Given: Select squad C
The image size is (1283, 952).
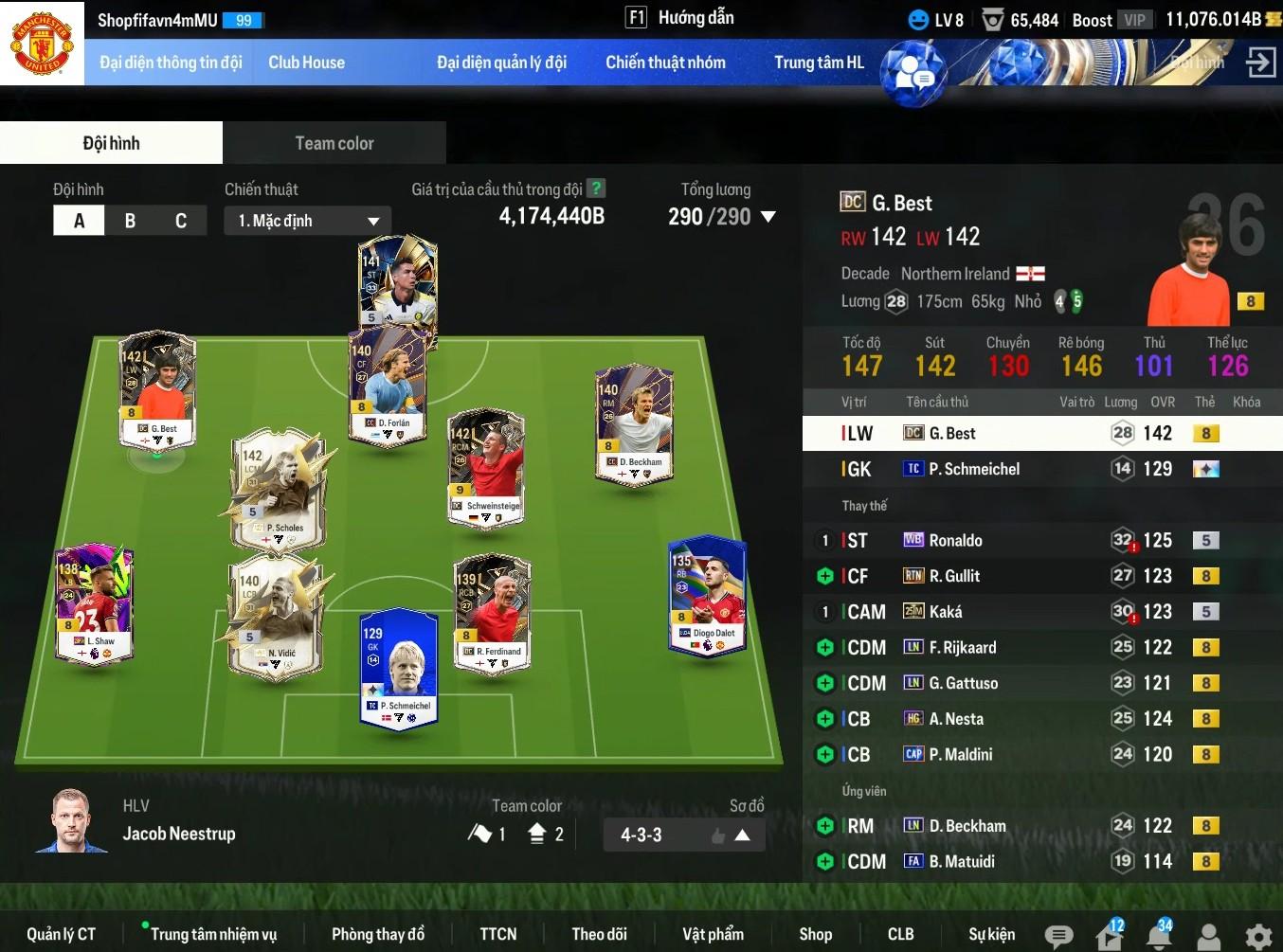Looking at the screenshot, I should (180, 221).
